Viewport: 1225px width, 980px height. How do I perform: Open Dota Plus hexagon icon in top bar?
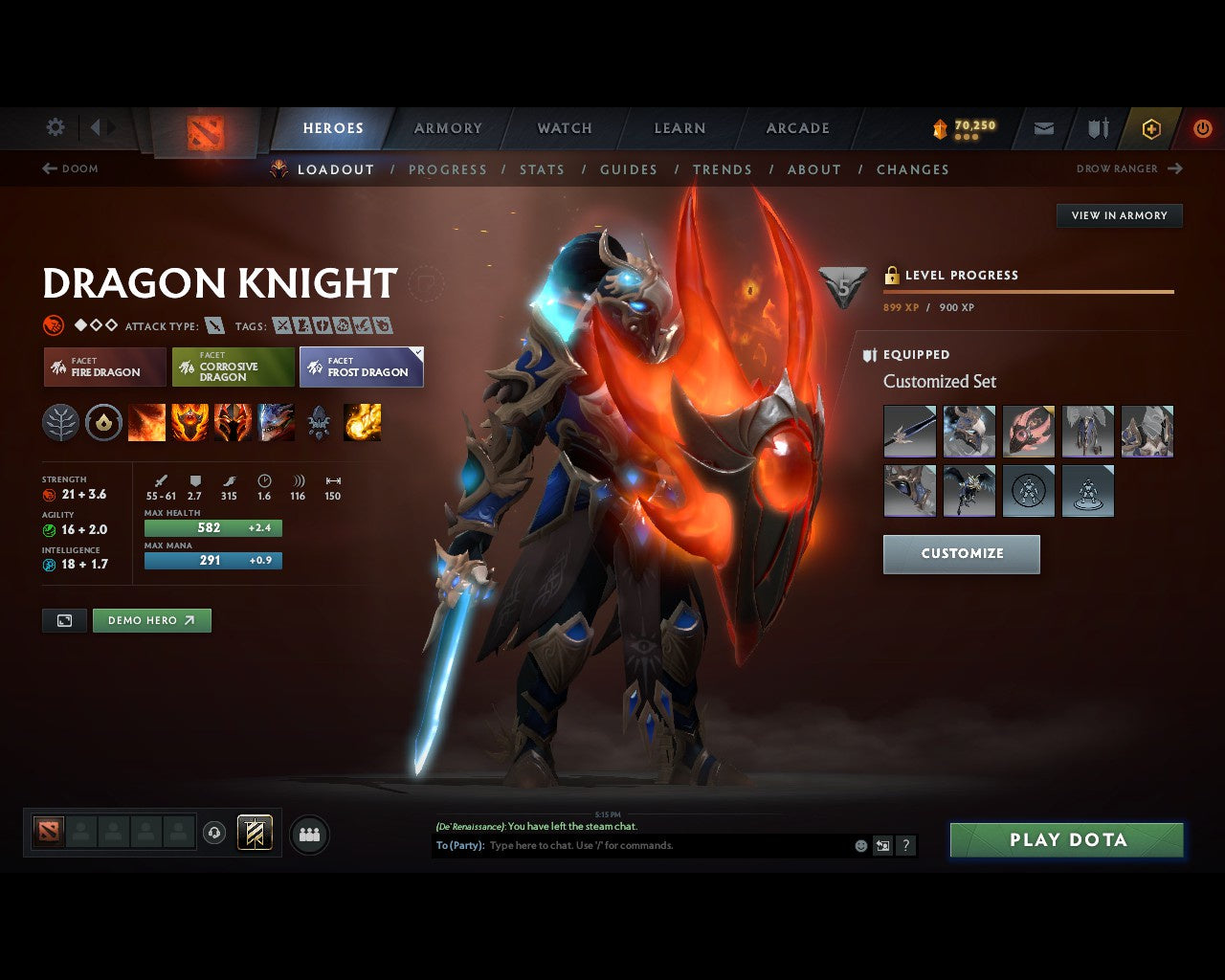point(1151,127)
